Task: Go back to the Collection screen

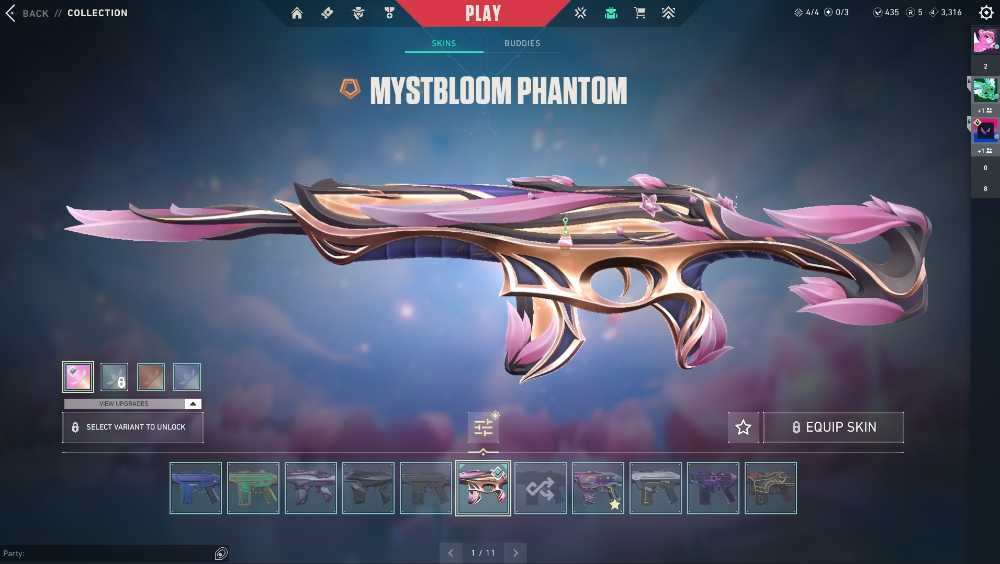Action: point(28,13)
